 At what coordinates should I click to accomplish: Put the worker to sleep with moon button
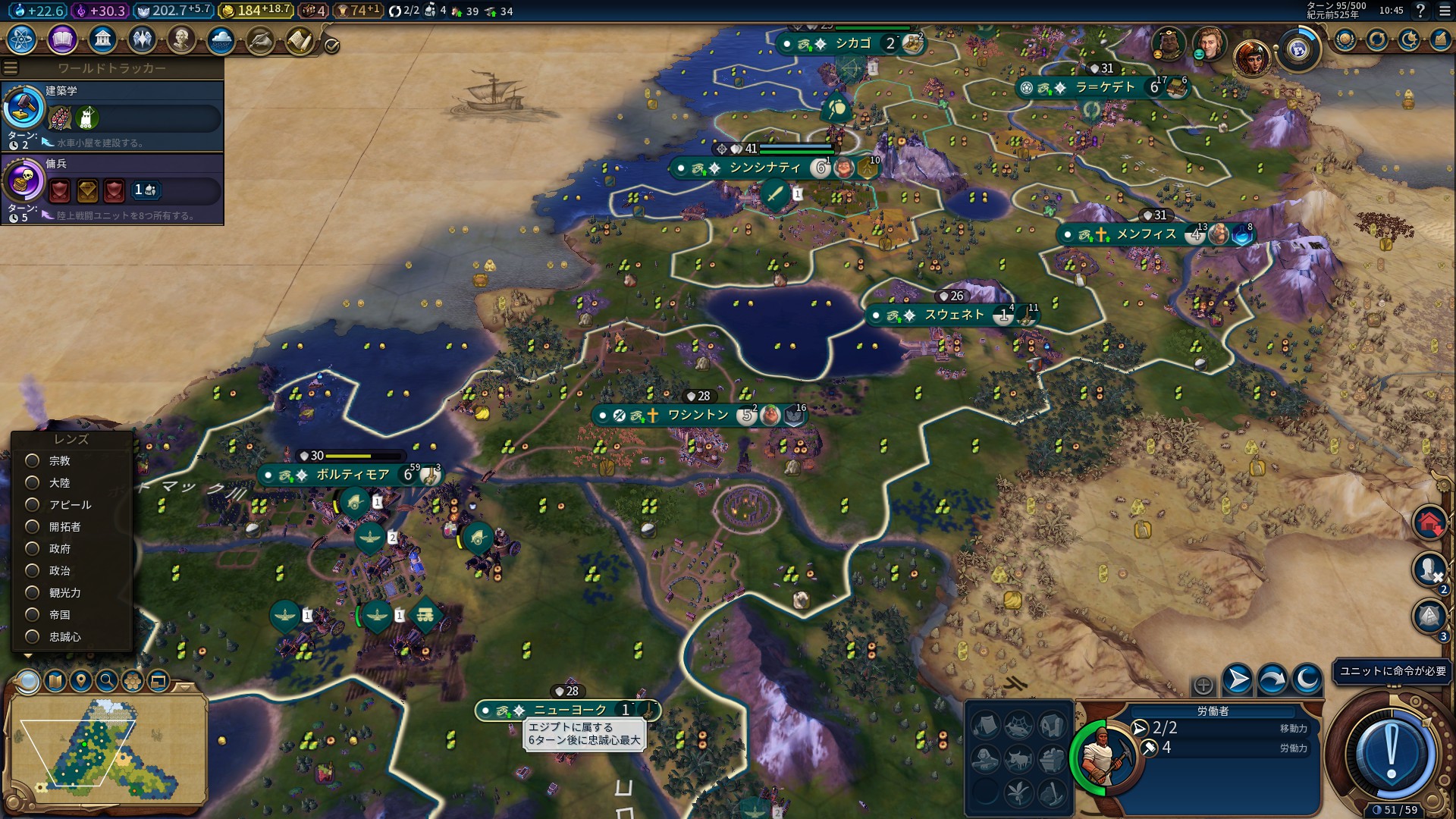(1307, 679)
